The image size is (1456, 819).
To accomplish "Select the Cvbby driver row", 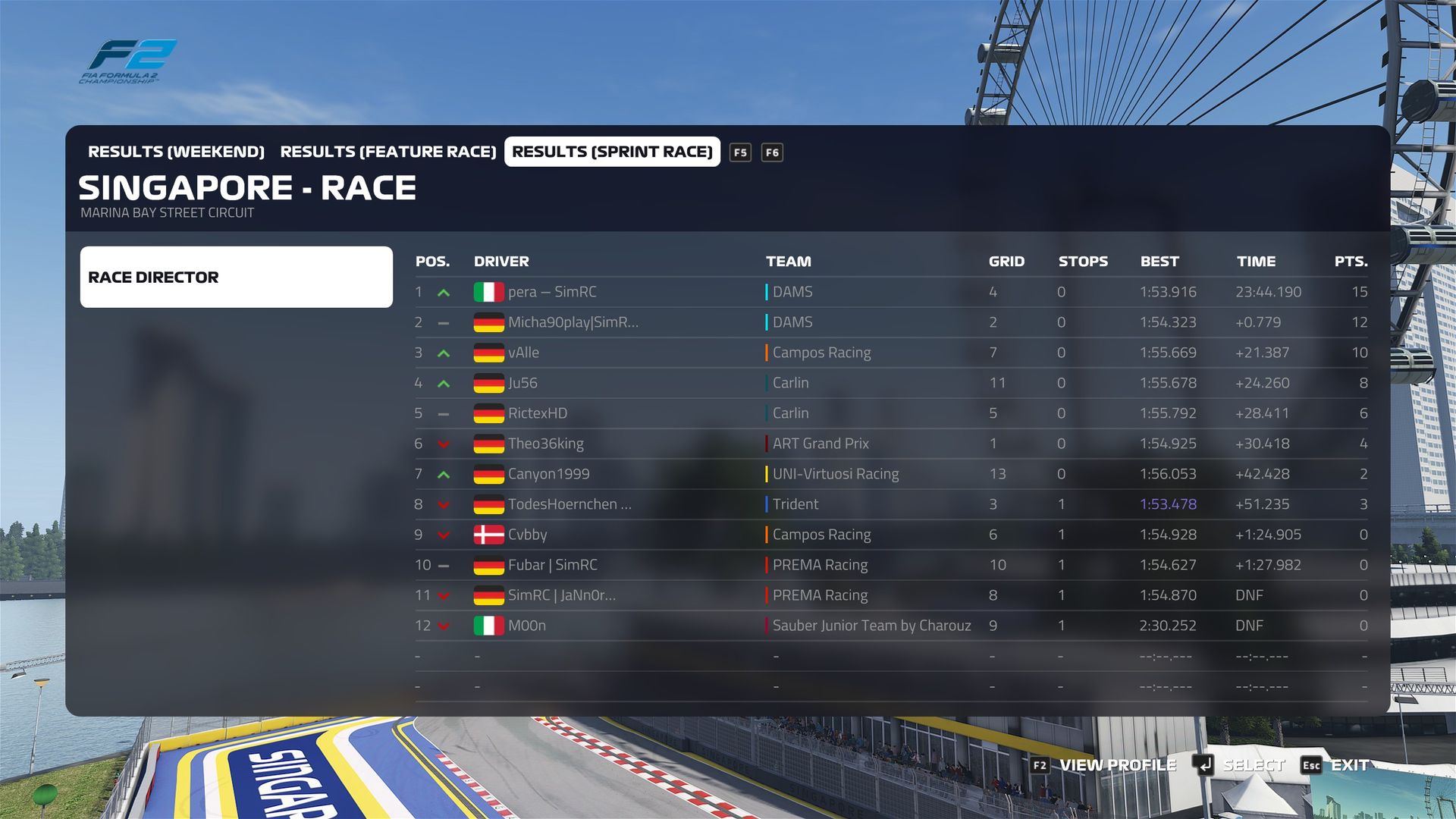I will tap(527, 535).
